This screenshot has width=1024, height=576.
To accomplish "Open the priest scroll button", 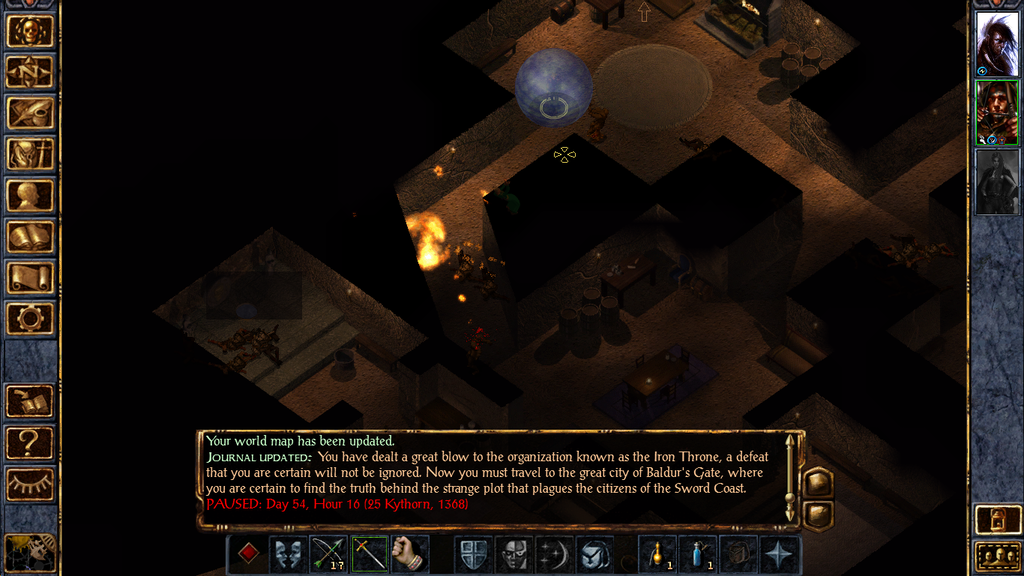I will [x=30, y=278].
